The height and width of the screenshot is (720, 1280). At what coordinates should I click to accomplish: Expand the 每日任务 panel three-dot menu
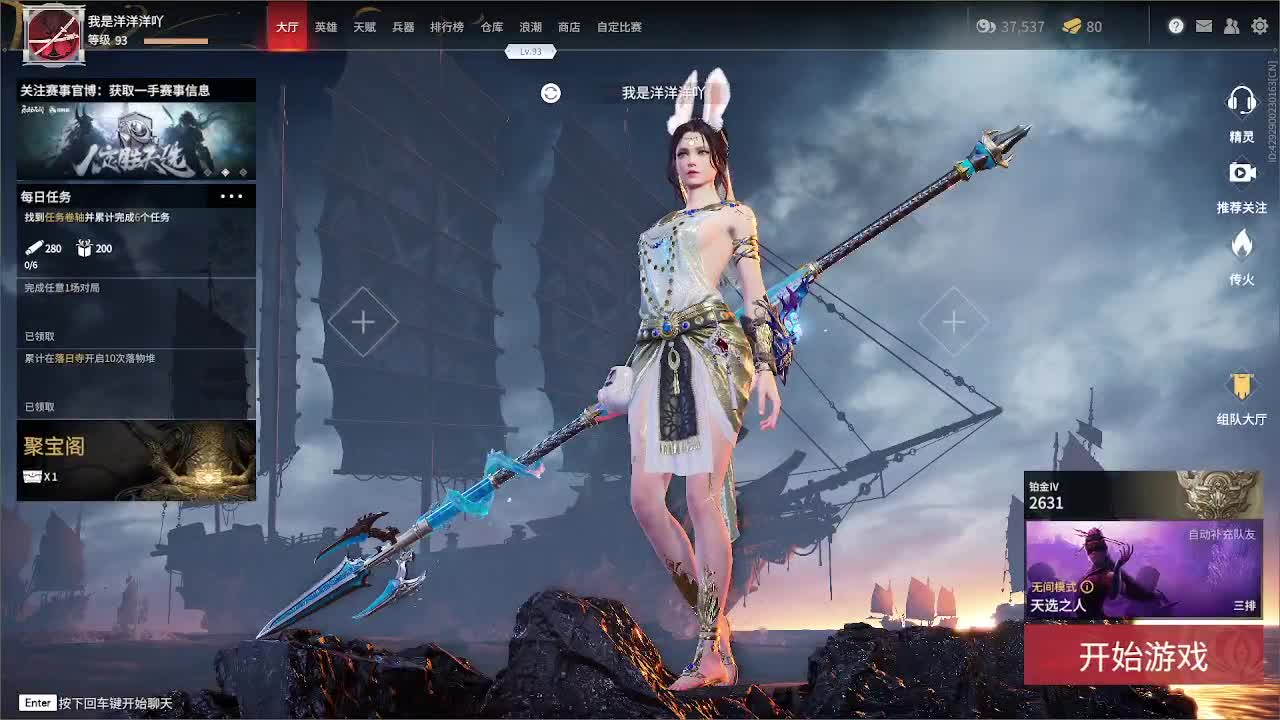[229, 196]
